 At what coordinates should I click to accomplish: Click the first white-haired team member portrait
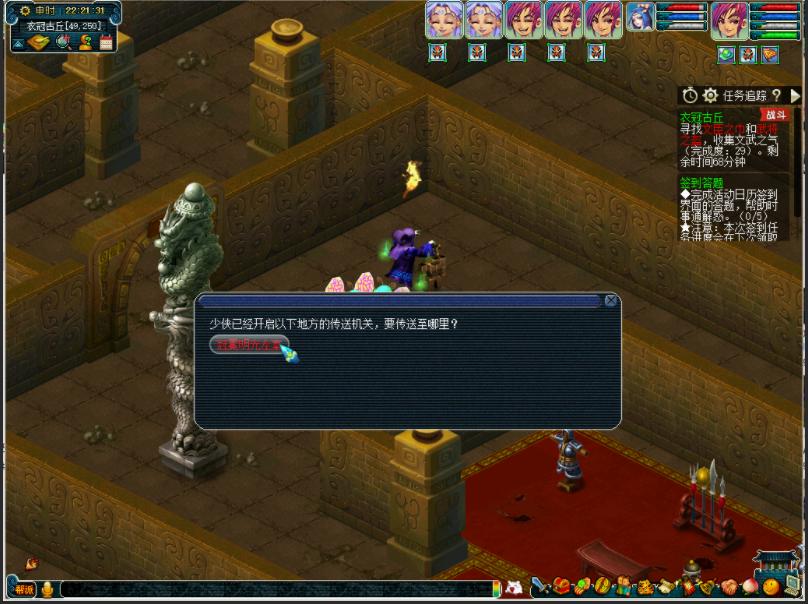pyautogui.click(x=442, y=20)
